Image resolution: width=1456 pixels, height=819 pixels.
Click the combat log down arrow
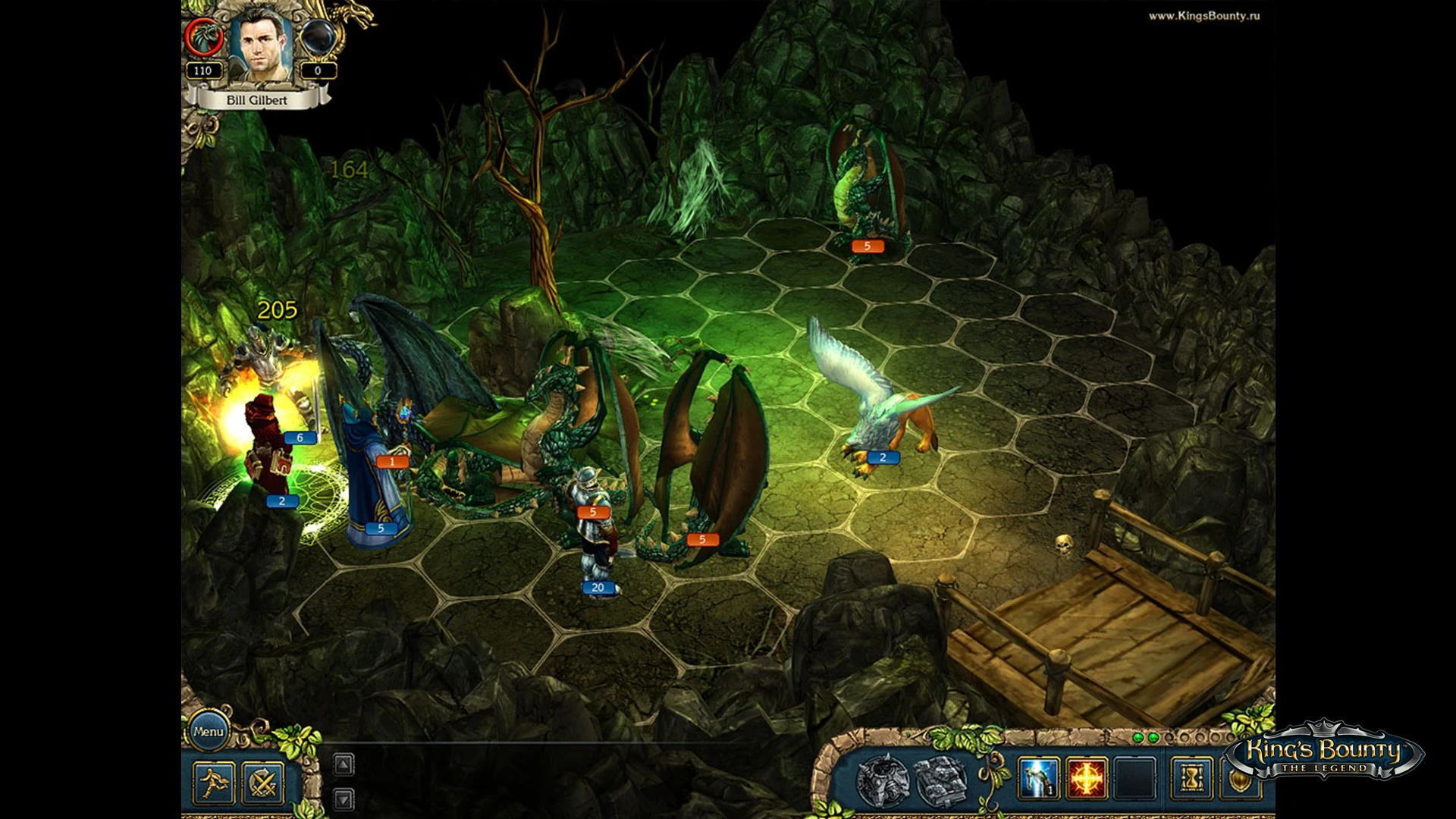point(344,799)
